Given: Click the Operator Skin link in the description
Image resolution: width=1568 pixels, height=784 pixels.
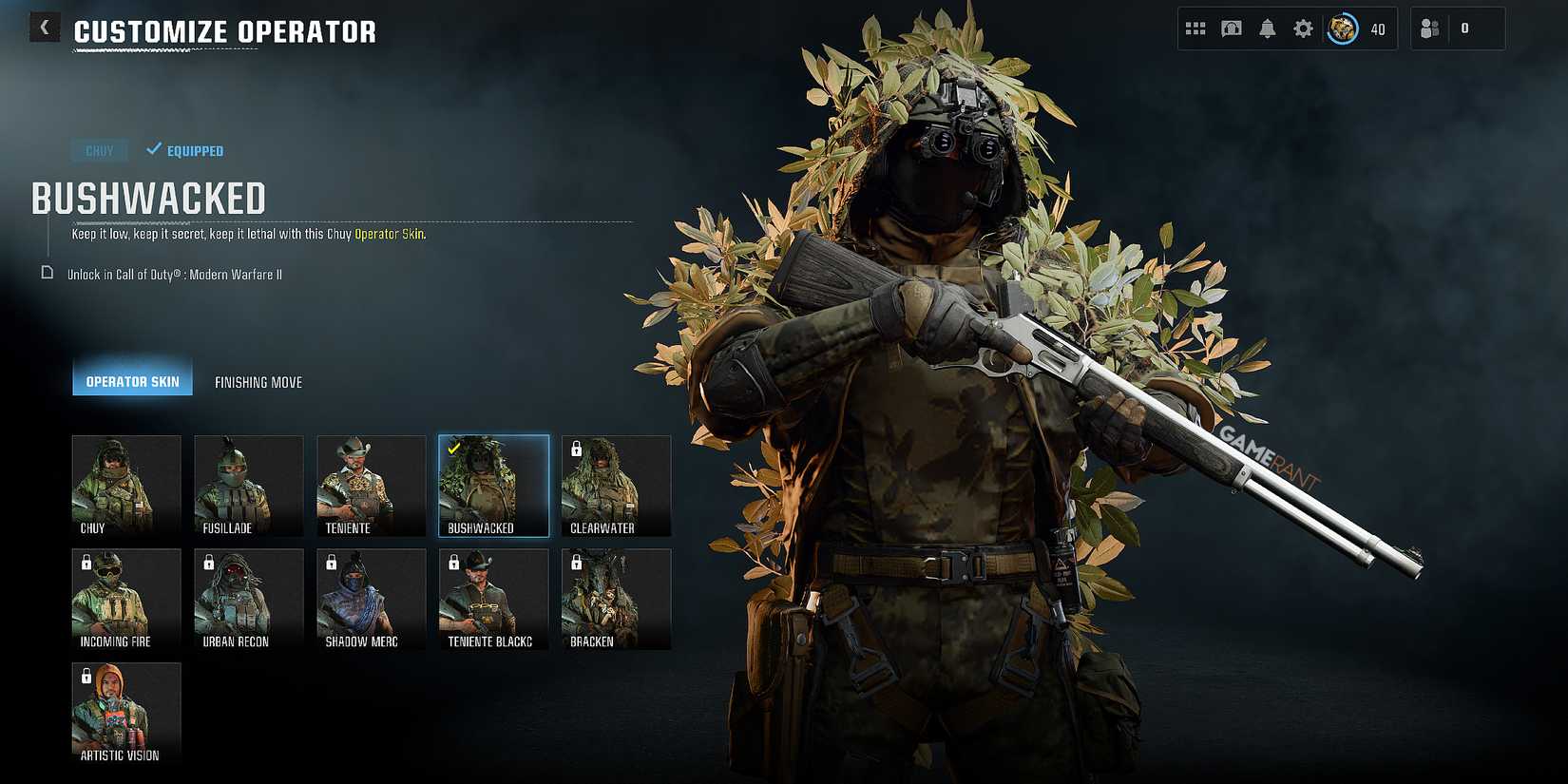Looking at the screenshot, I should click(x=389, y=233).
